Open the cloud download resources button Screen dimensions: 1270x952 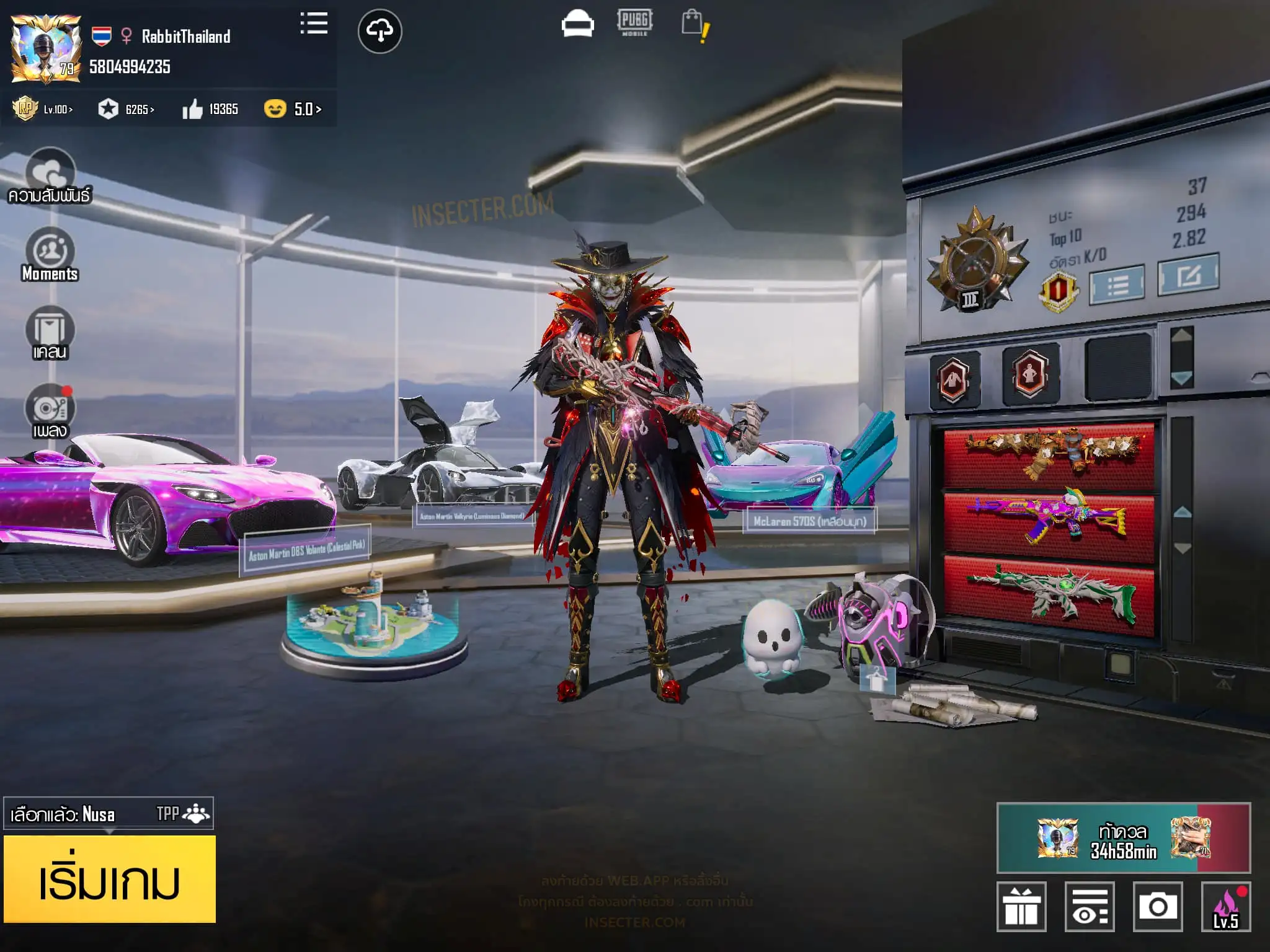coord(380,31)
